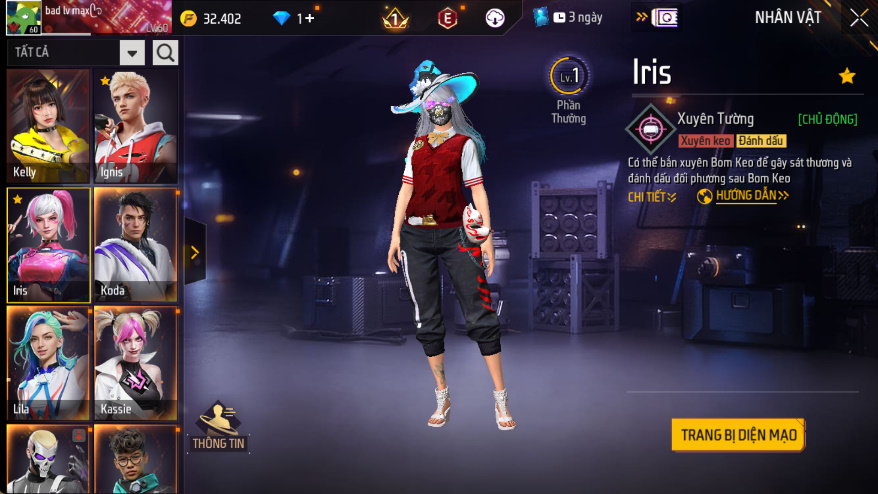Select the Iris character card

click(48, 245)
